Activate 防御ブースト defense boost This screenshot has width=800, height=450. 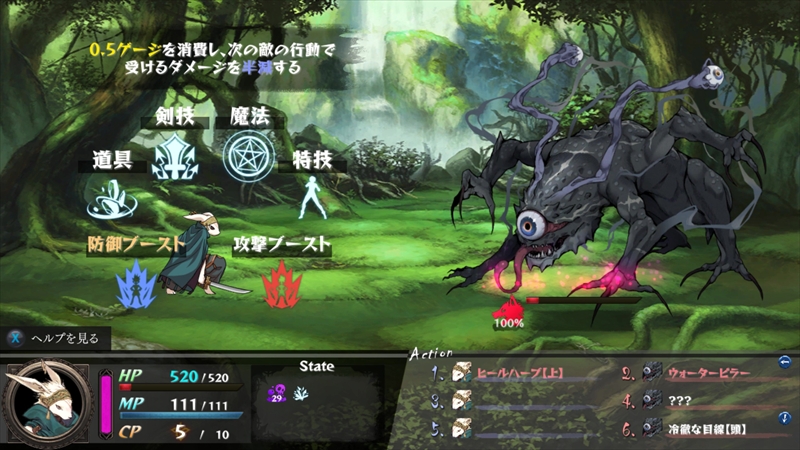135,281
